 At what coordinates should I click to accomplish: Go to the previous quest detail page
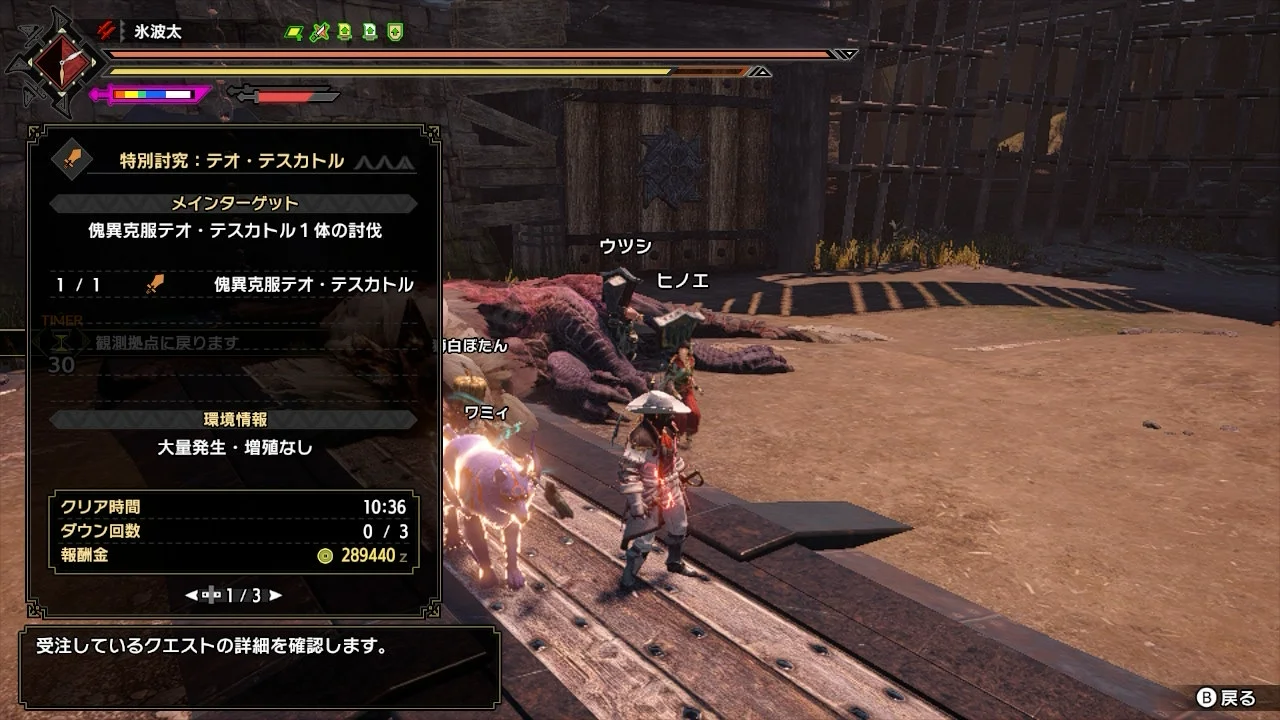pos(191,595)
